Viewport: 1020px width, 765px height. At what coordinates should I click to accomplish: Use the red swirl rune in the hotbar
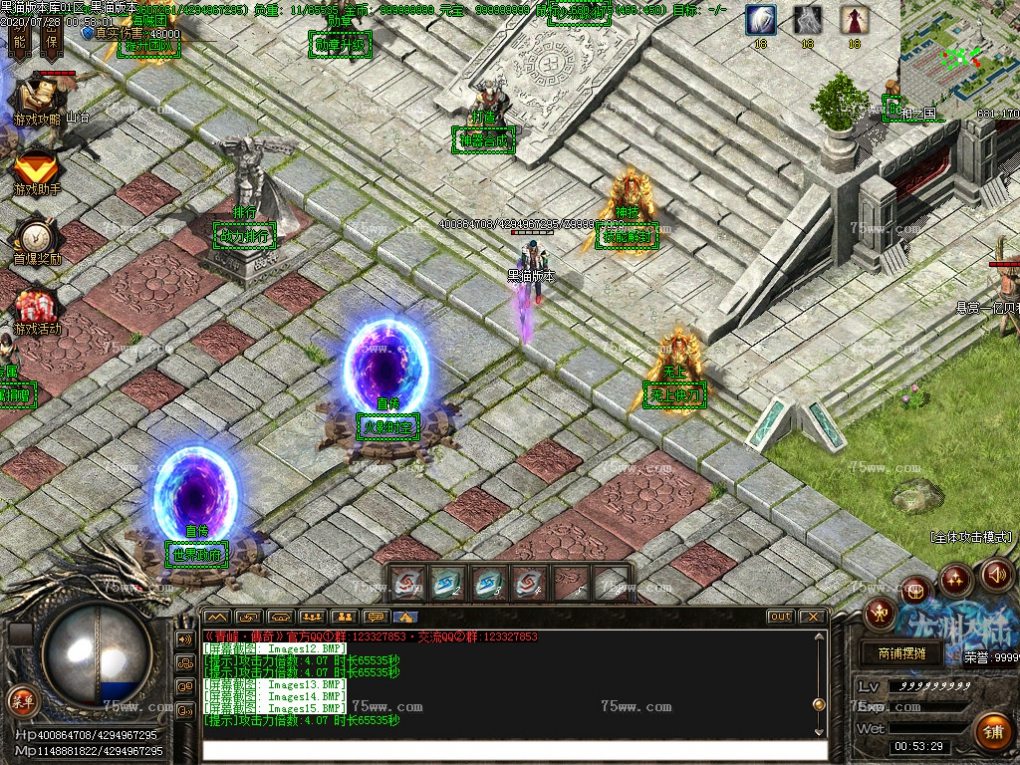point(408,583)
